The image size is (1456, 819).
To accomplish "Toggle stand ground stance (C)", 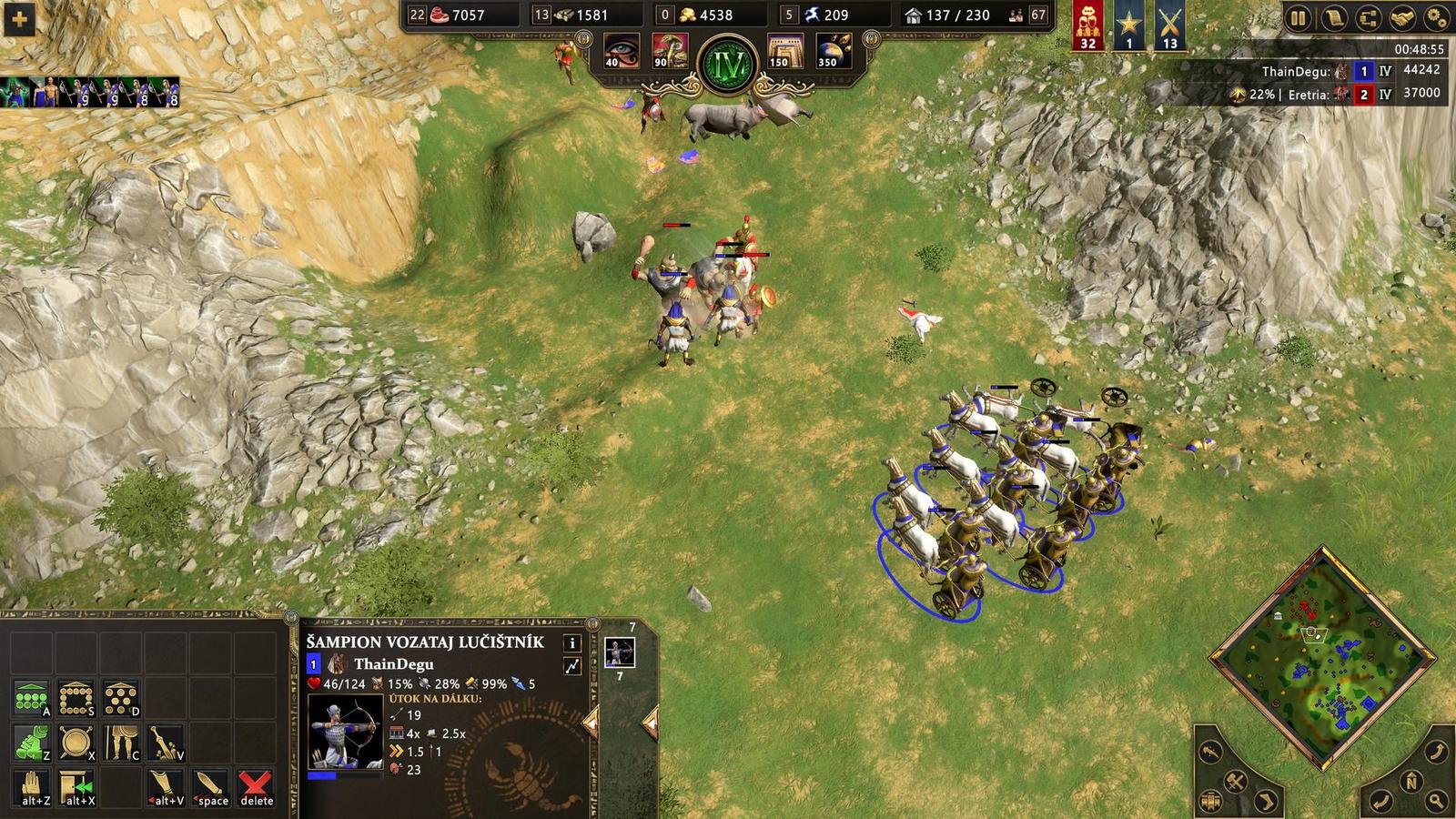I will point(121,742).
